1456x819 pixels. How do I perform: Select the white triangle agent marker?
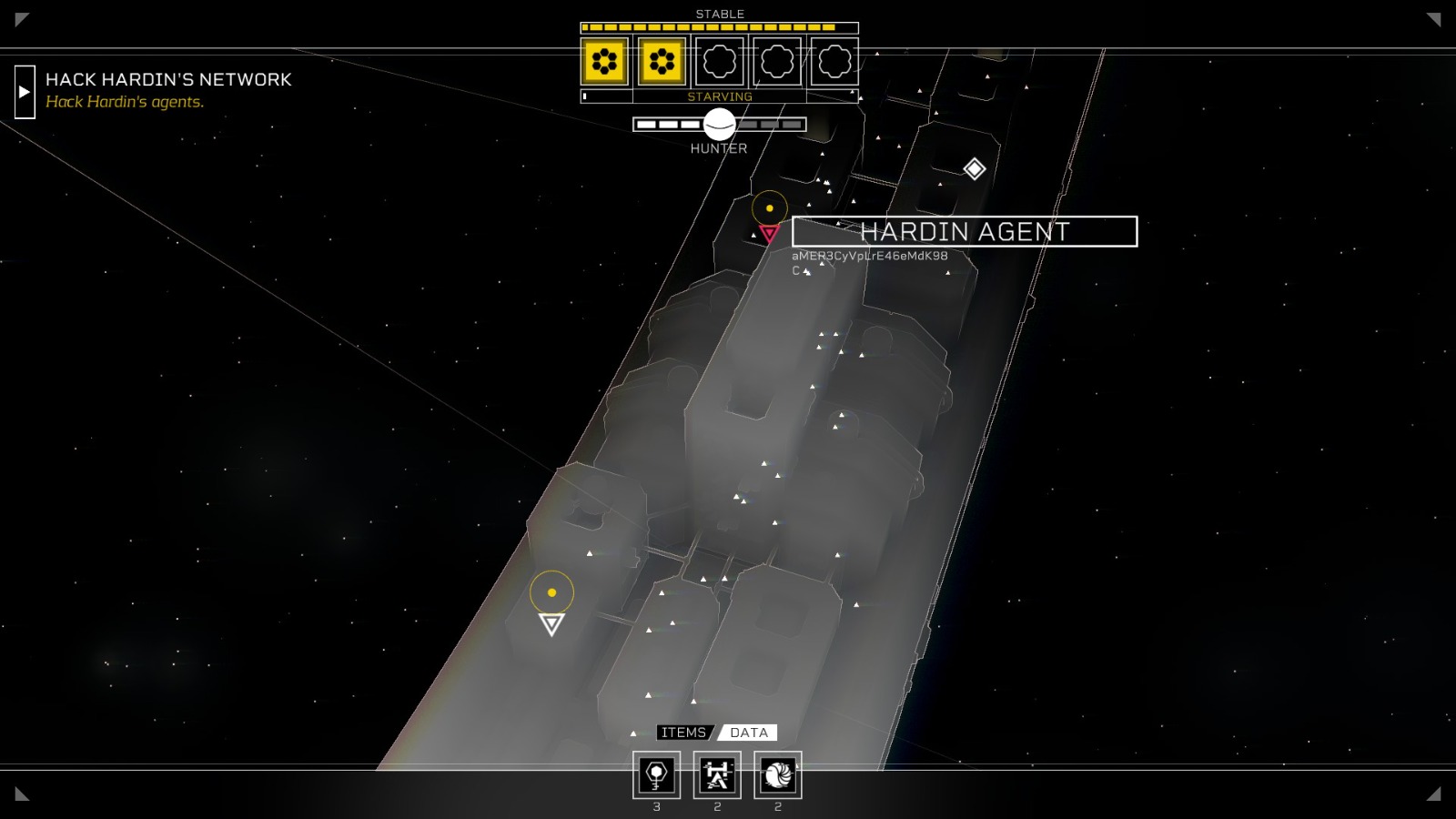click(551, 623)
